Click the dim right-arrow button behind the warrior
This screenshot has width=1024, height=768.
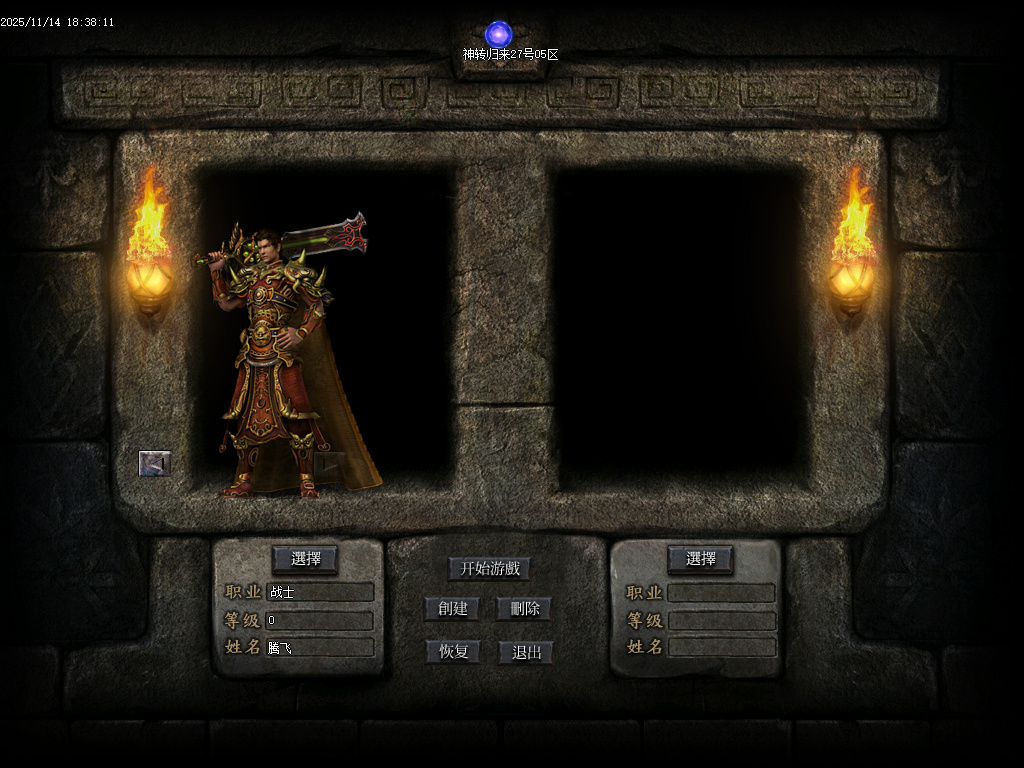coord(329,465)
